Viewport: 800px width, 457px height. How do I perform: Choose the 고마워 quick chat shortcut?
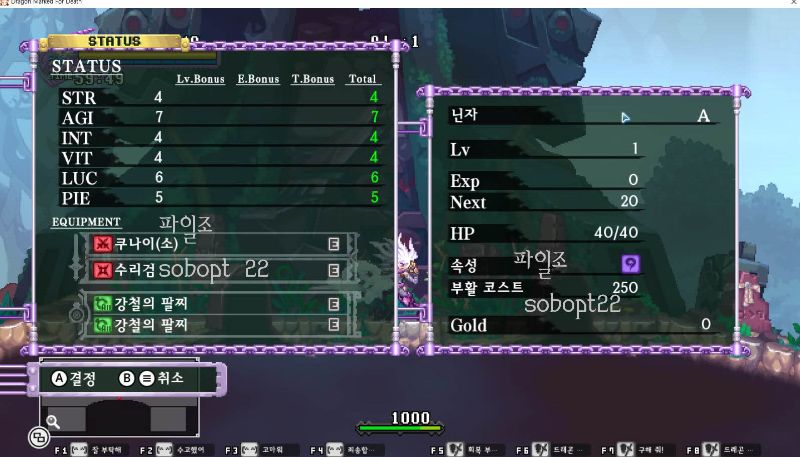coord(262,450)
